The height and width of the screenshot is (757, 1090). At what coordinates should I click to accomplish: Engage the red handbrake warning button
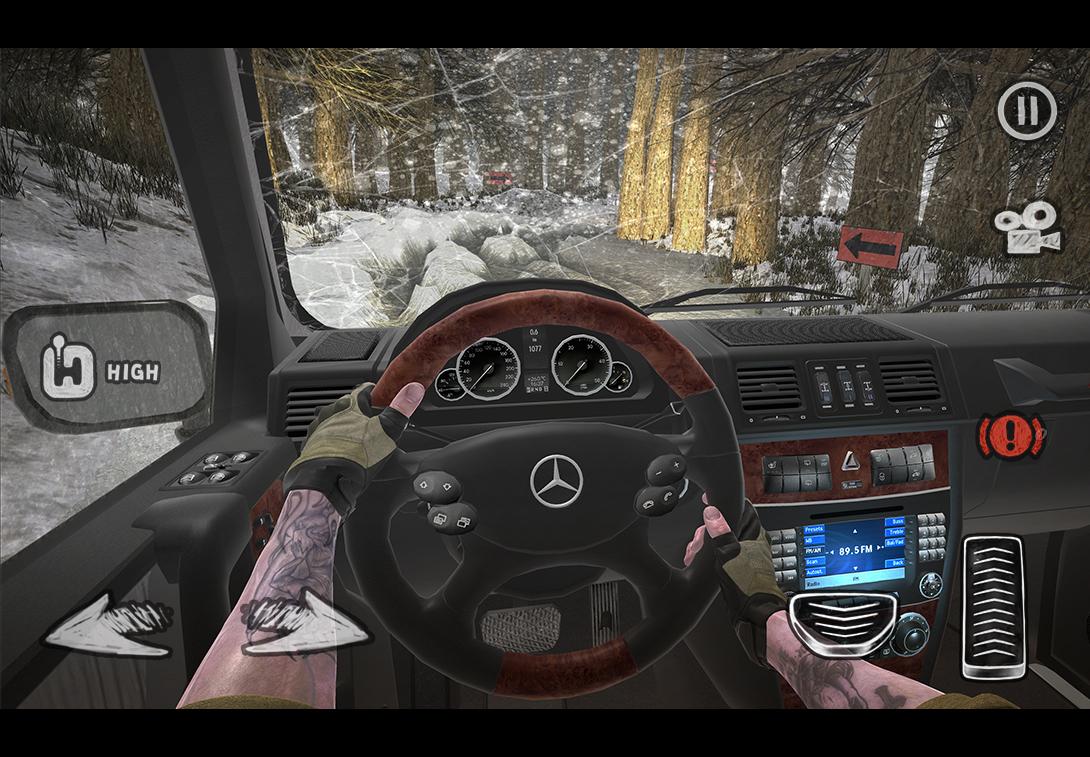tap(1011, 435)
